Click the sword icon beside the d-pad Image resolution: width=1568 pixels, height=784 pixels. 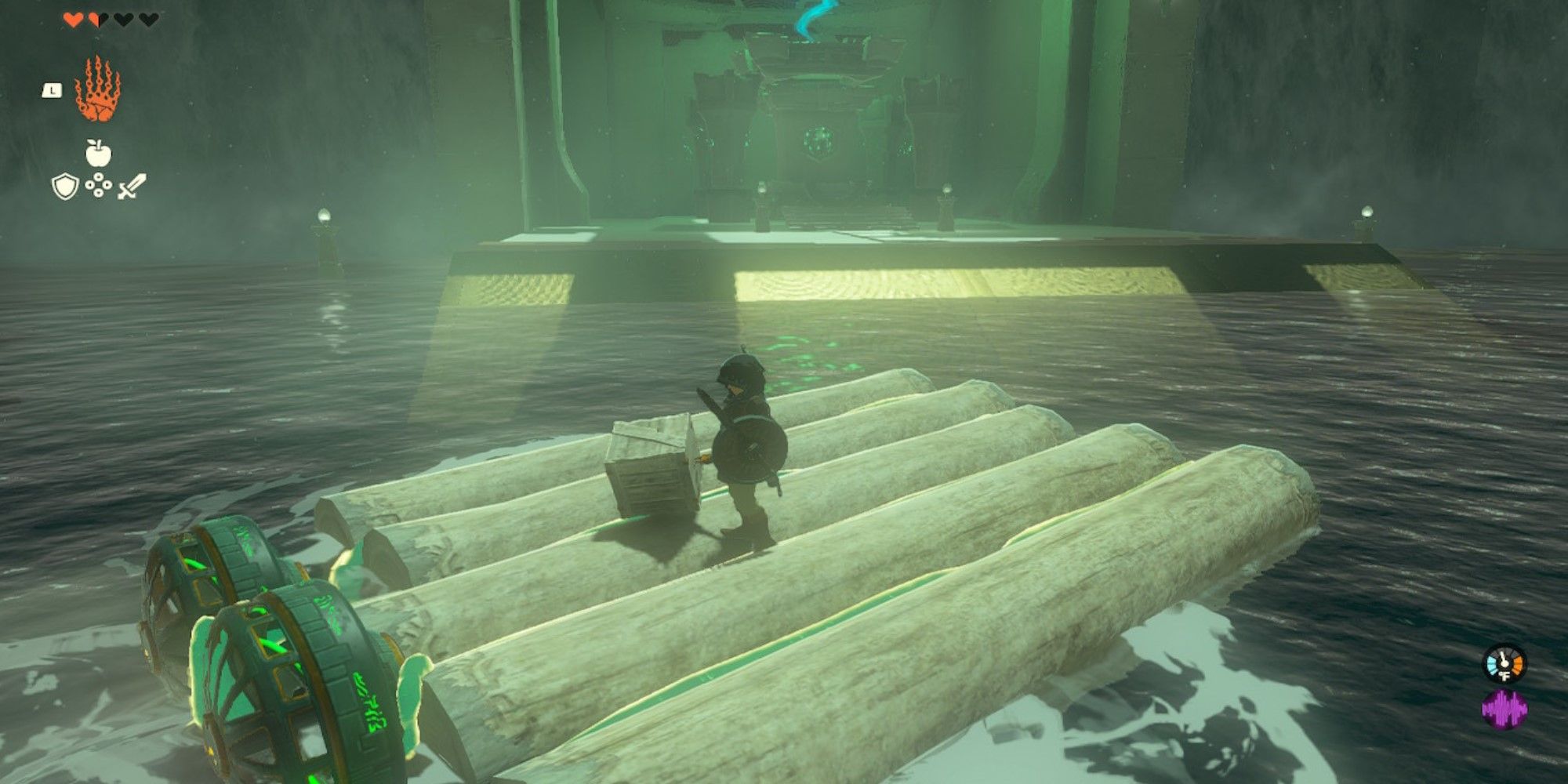coord(132,187)
